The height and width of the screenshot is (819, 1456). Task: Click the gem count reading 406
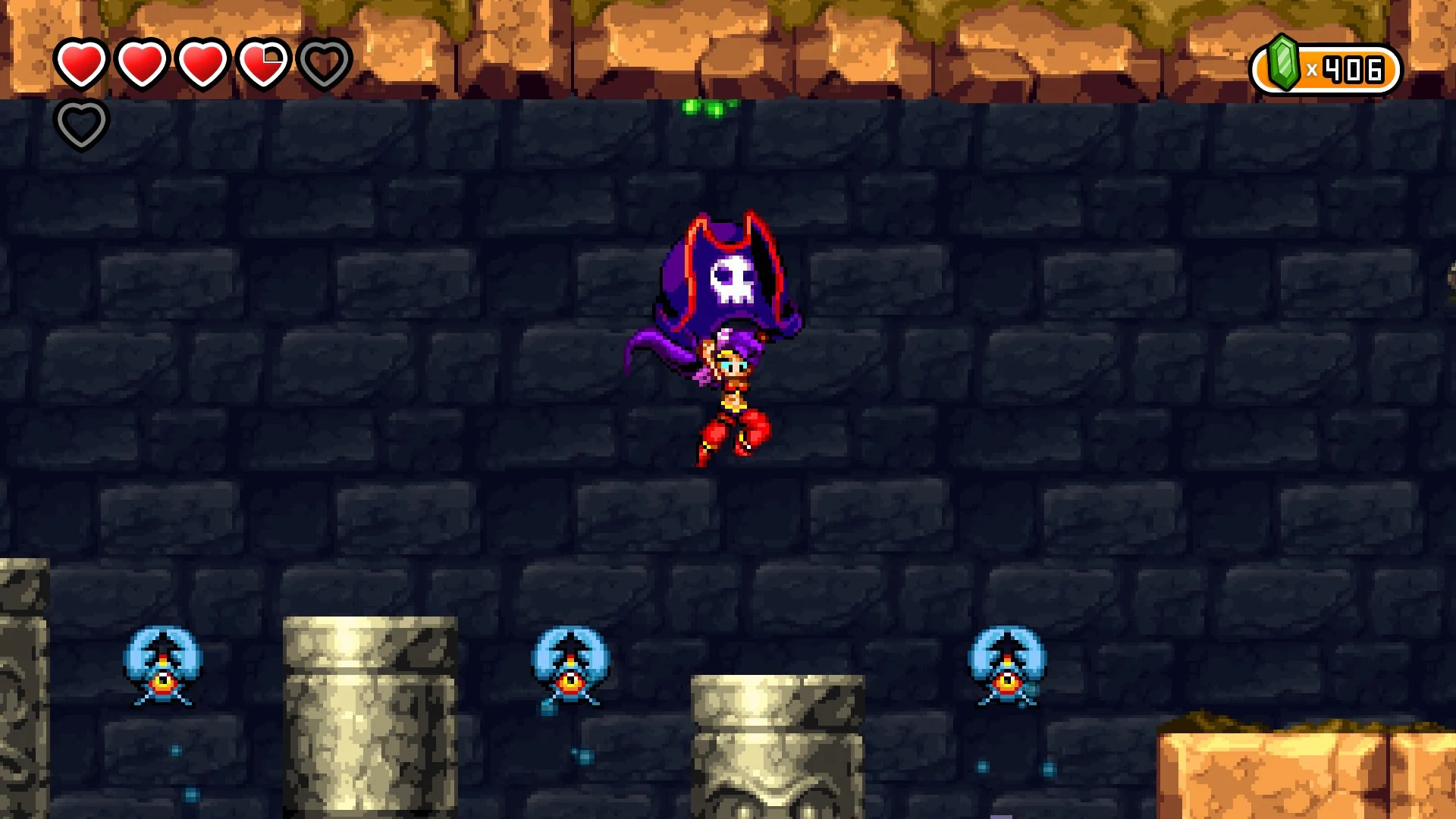pyautogui.click(x=1351, y=68)
